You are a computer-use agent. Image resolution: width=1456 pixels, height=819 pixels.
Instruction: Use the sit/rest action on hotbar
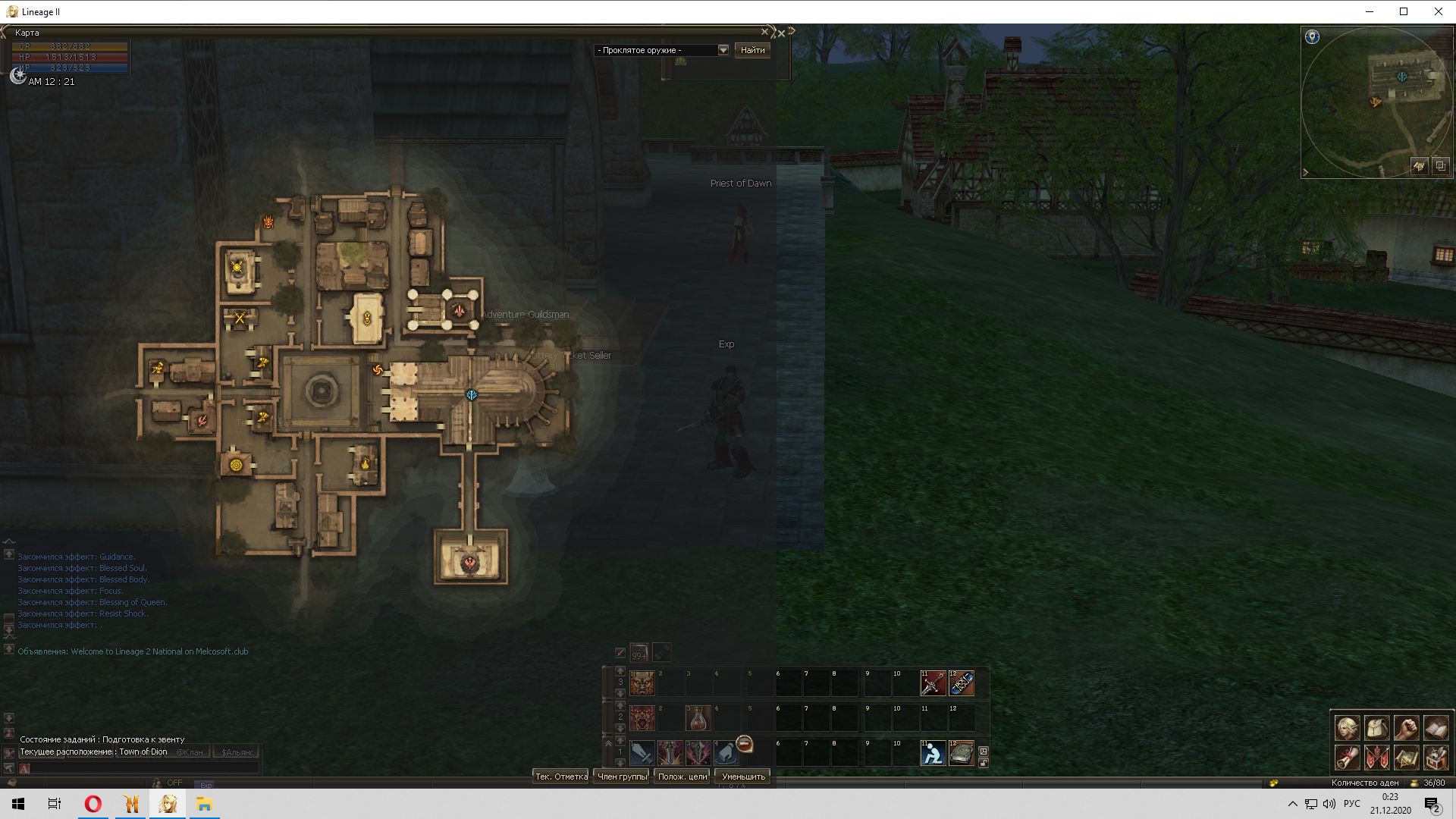(x=933, y=753)
